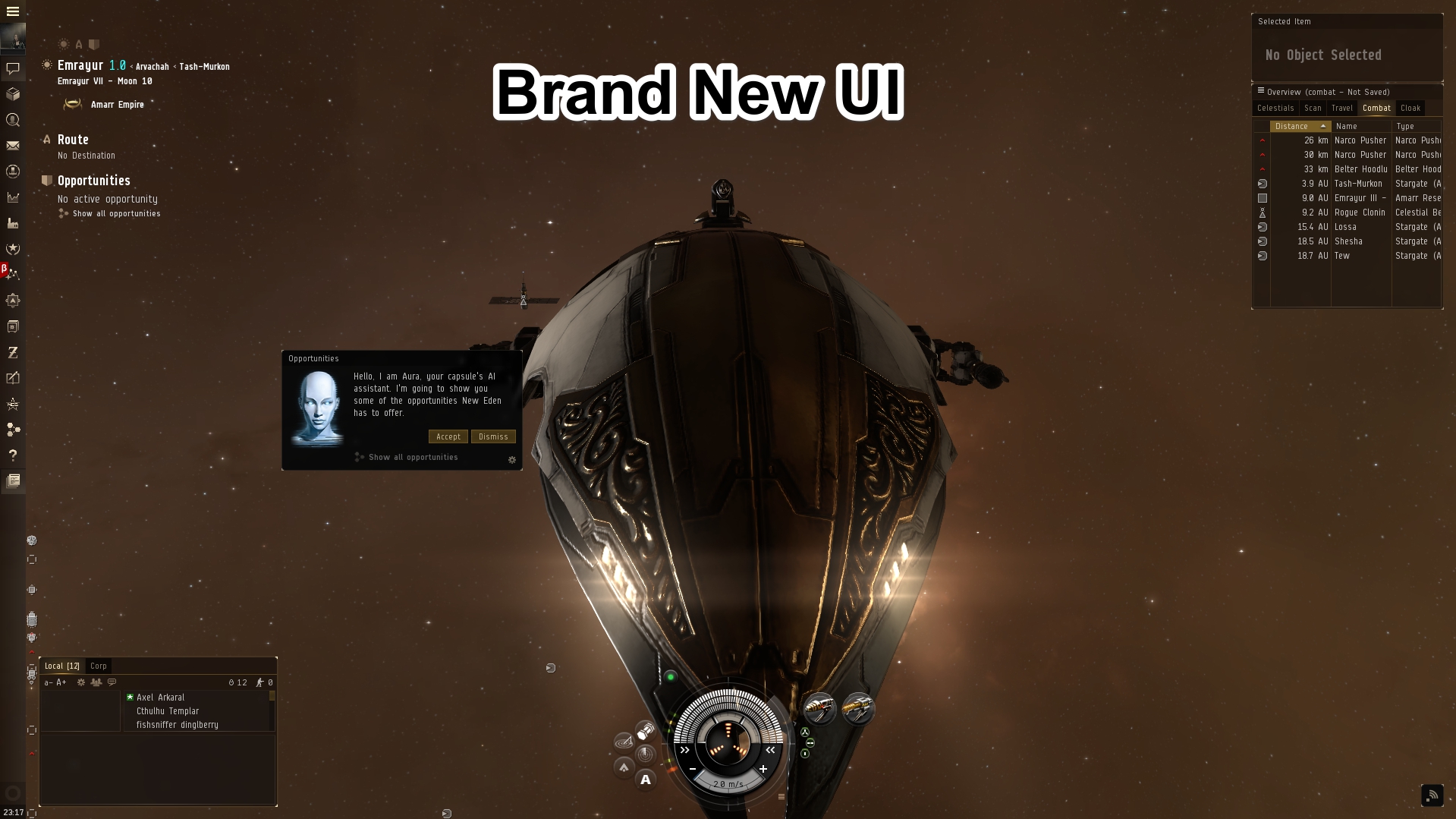Screen dimensions: 1456x819
Task: Select pilot Cthulhu Templar in Local member list
Action: [168, 711]
